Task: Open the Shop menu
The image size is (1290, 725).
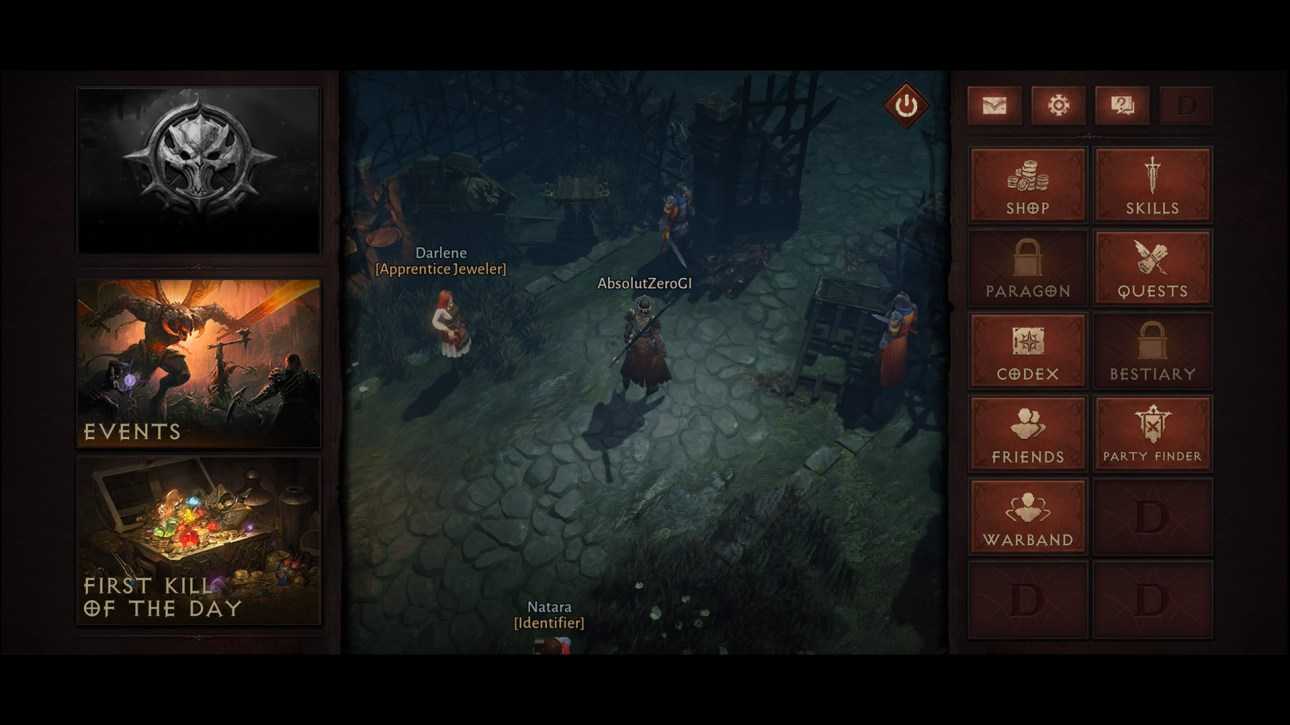Action: pos(1027,185)
